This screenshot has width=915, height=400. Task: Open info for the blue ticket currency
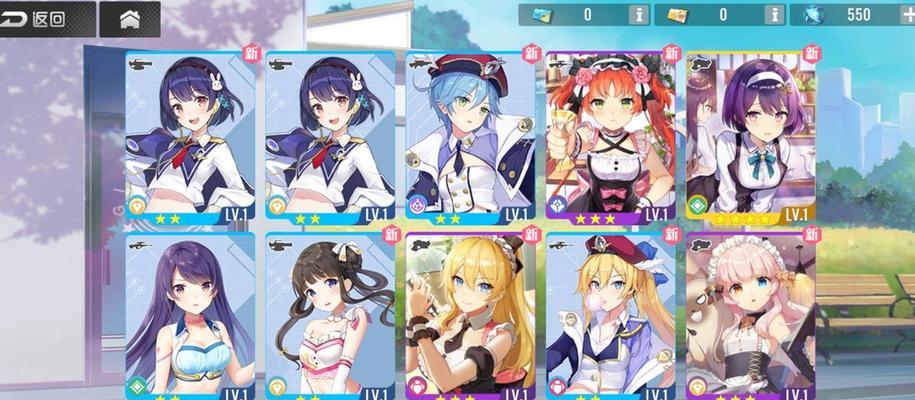[x=639, y=15]
